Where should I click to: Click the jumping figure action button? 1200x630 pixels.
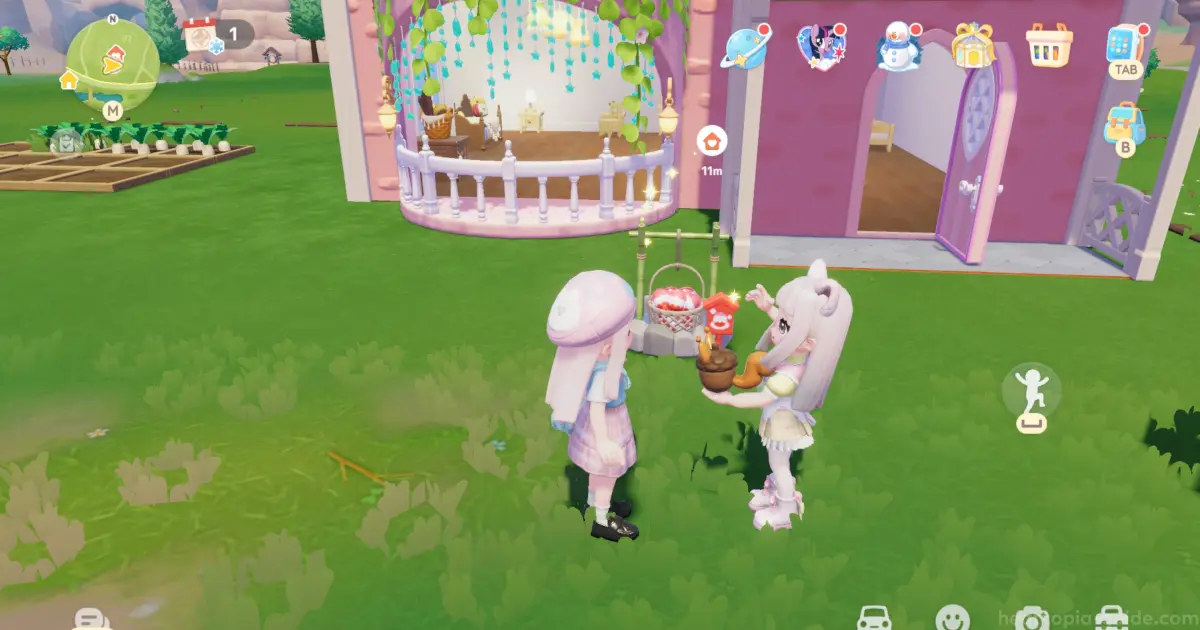(1031, 392)
